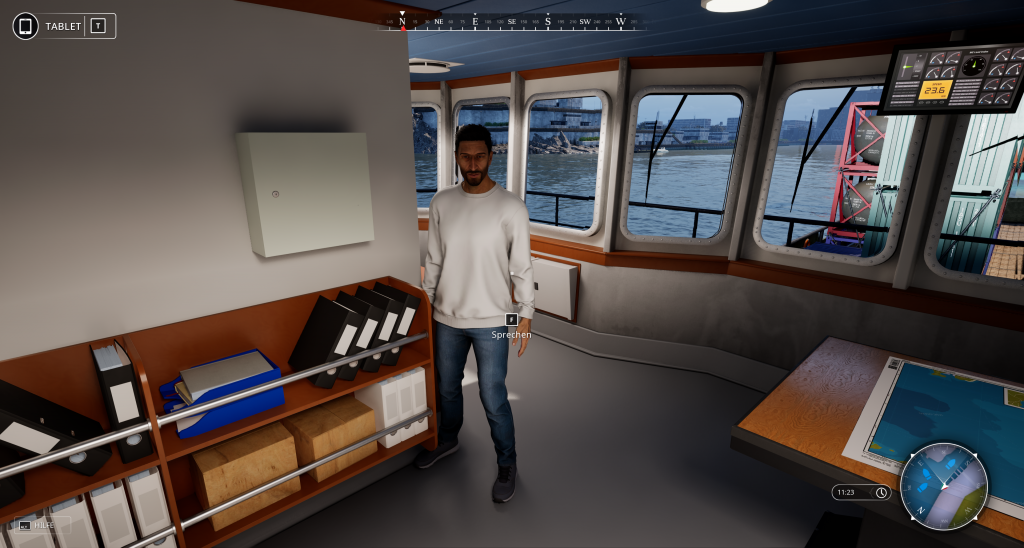
Task: Click the circular minimap
Action: click(x=943, y=486)
